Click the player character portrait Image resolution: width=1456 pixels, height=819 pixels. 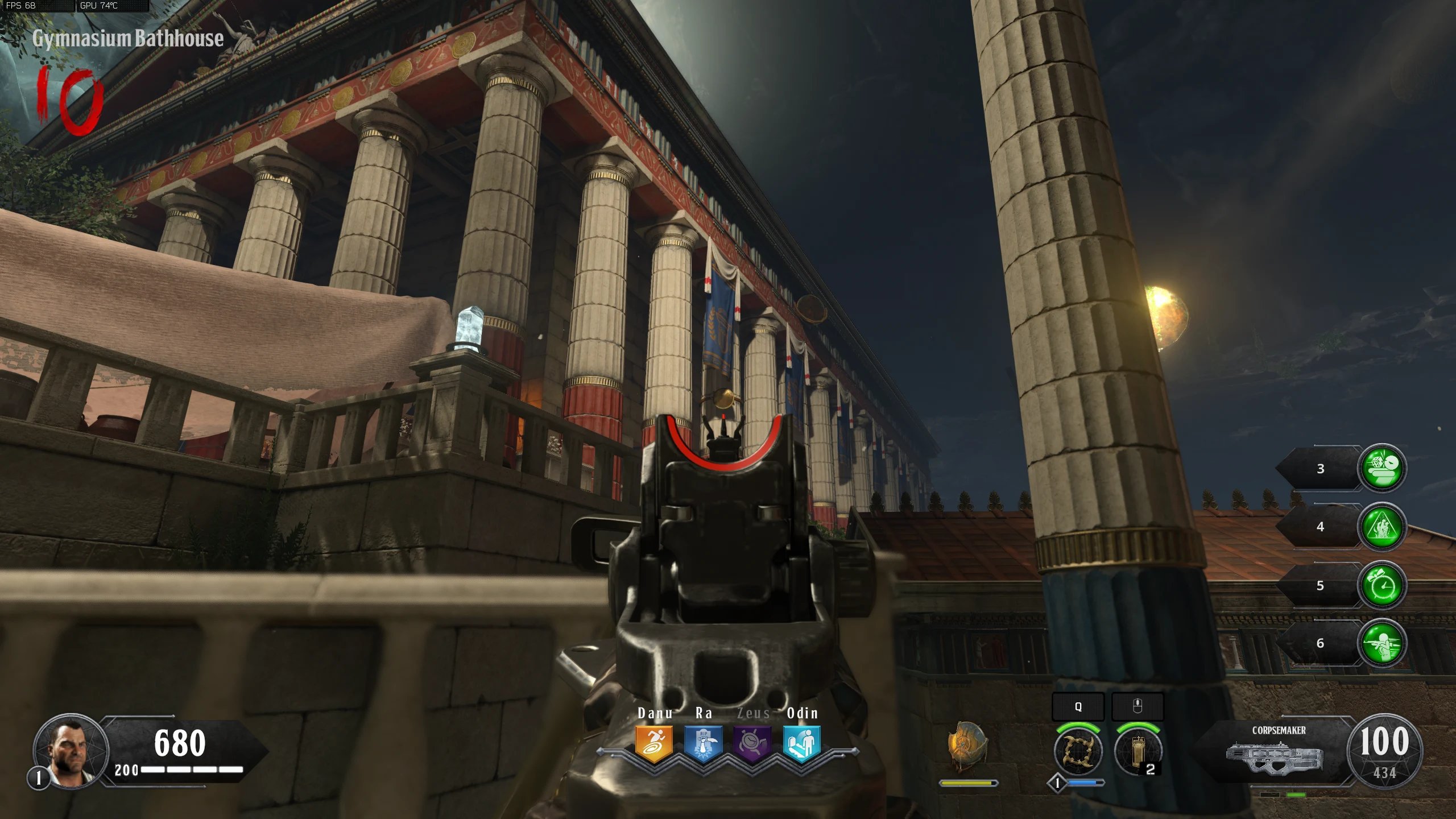click(71, 751)
